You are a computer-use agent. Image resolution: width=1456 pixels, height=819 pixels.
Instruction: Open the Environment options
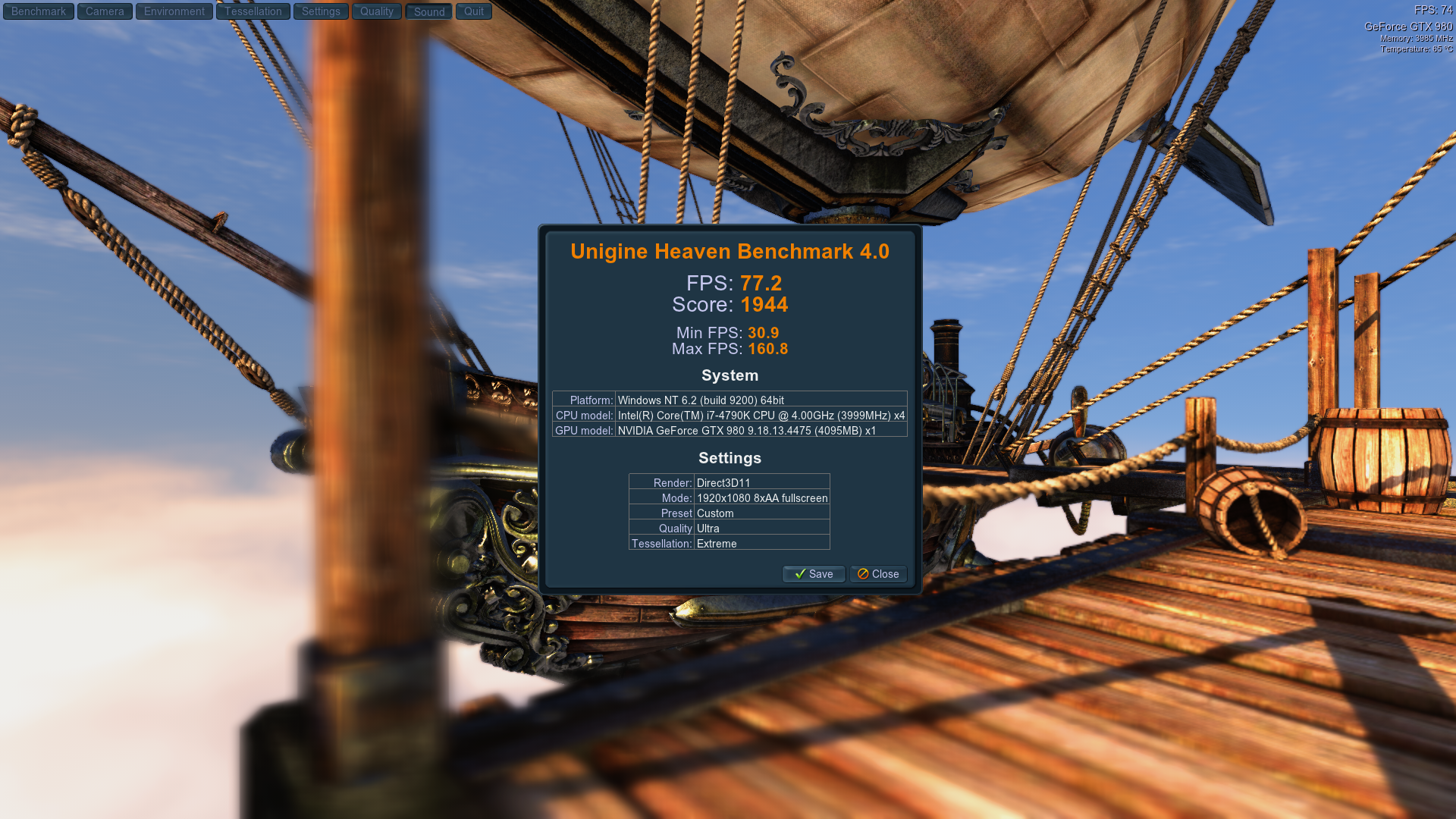pos(174,11)
